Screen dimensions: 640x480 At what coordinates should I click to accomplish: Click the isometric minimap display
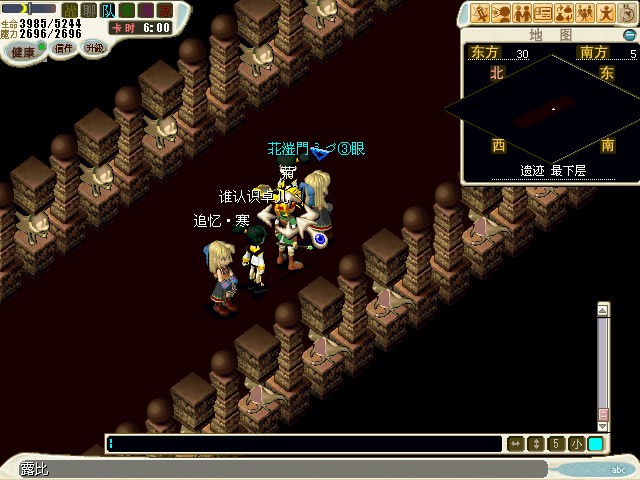click(x=550, y=108)
